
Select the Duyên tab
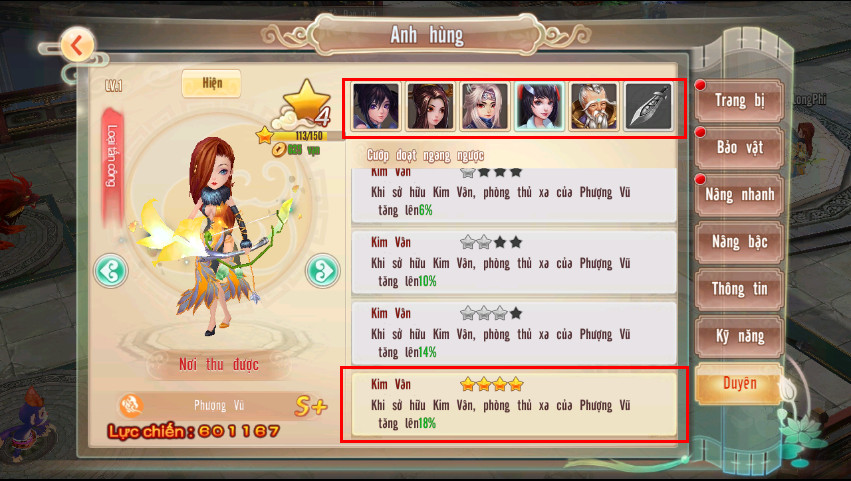pyautogui.click(x=739, y=384)
